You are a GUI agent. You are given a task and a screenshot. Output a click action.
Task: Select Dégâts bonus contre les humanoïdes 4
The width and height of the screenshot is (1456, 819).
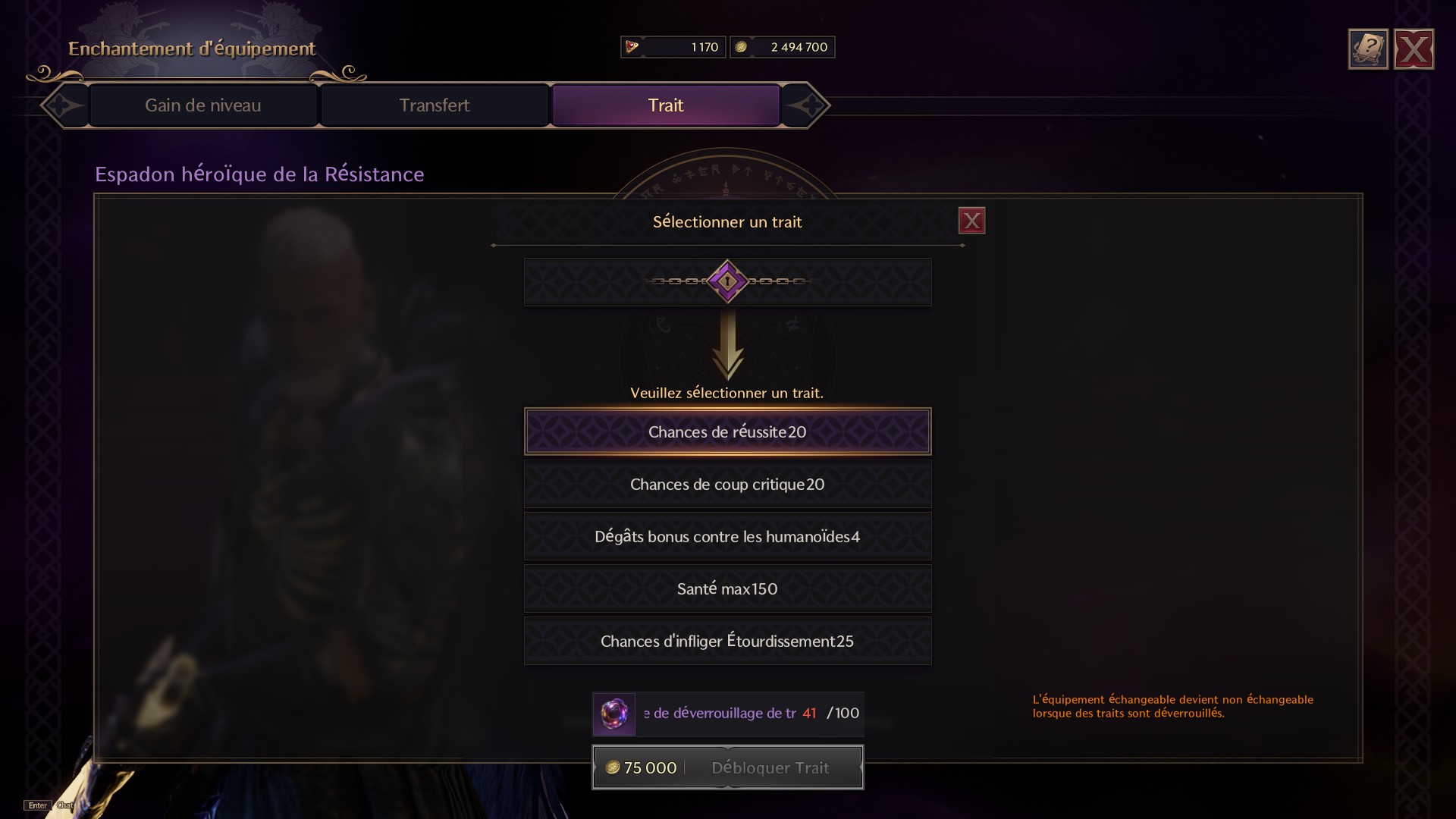tap(726, 536)
